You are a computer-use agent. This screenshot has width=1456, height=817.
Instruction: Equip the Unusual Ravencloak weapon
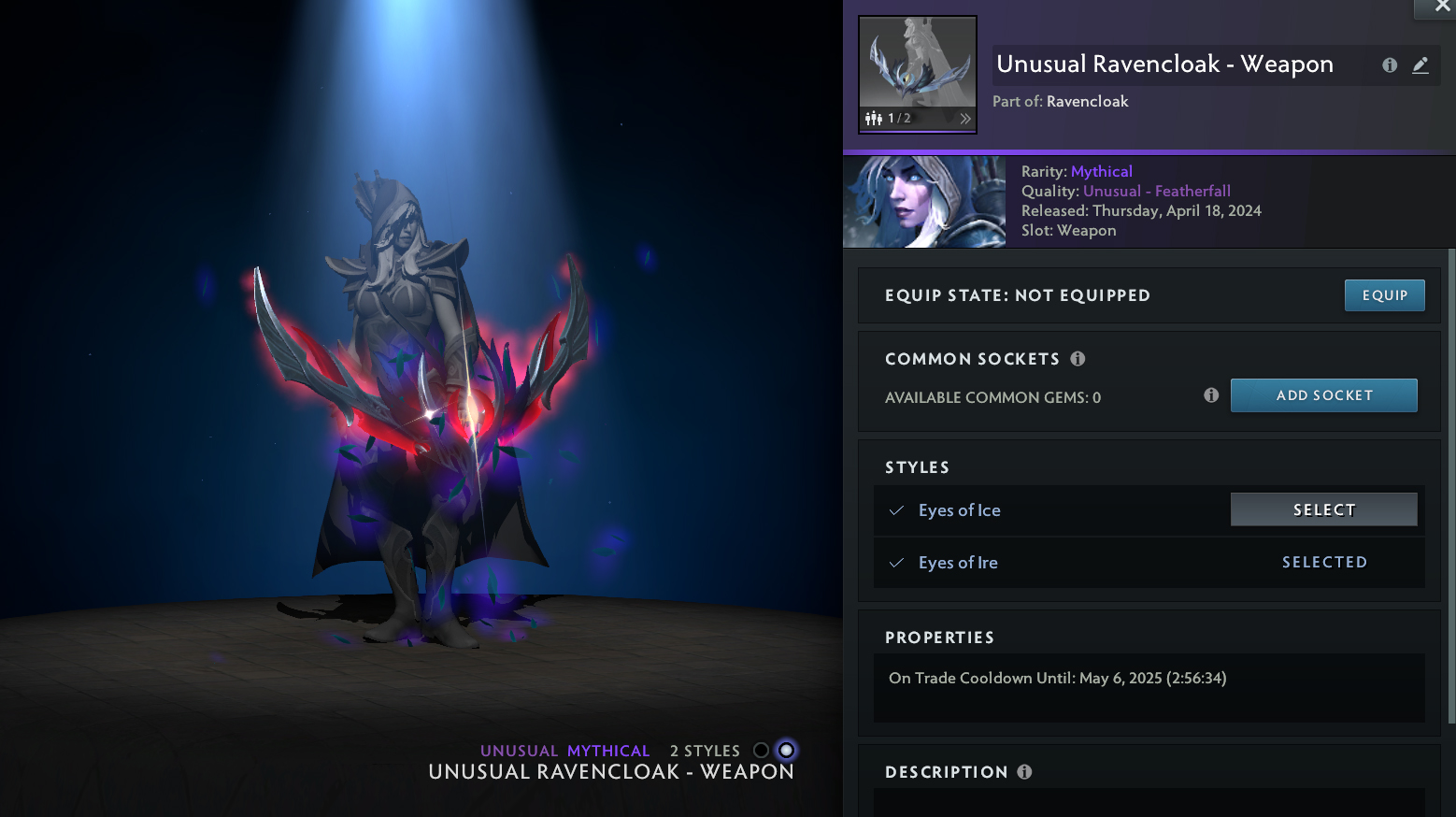[x=1384, y=295]
